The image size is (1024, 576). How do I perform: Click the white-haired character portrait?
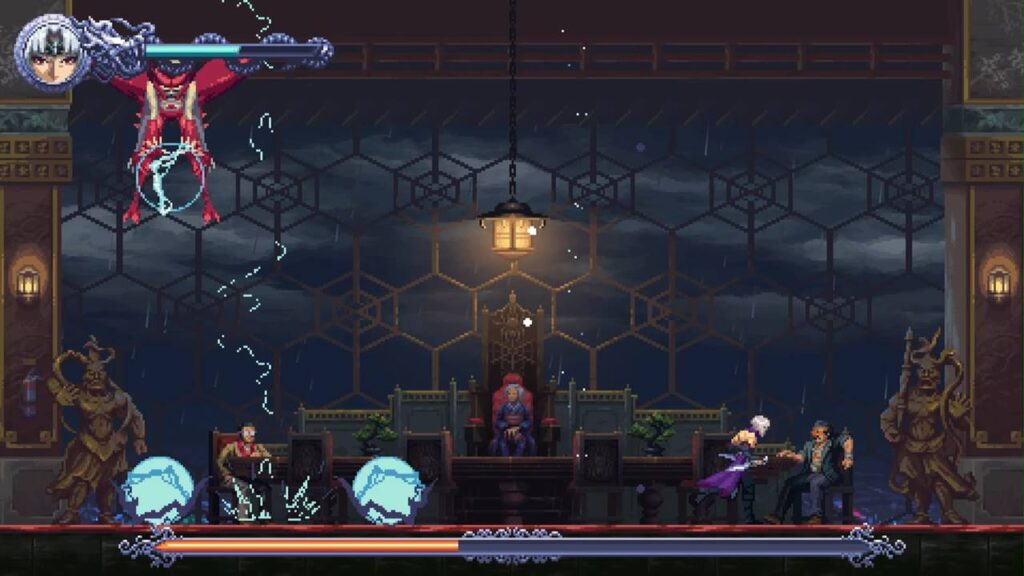[x=50, y=52]
